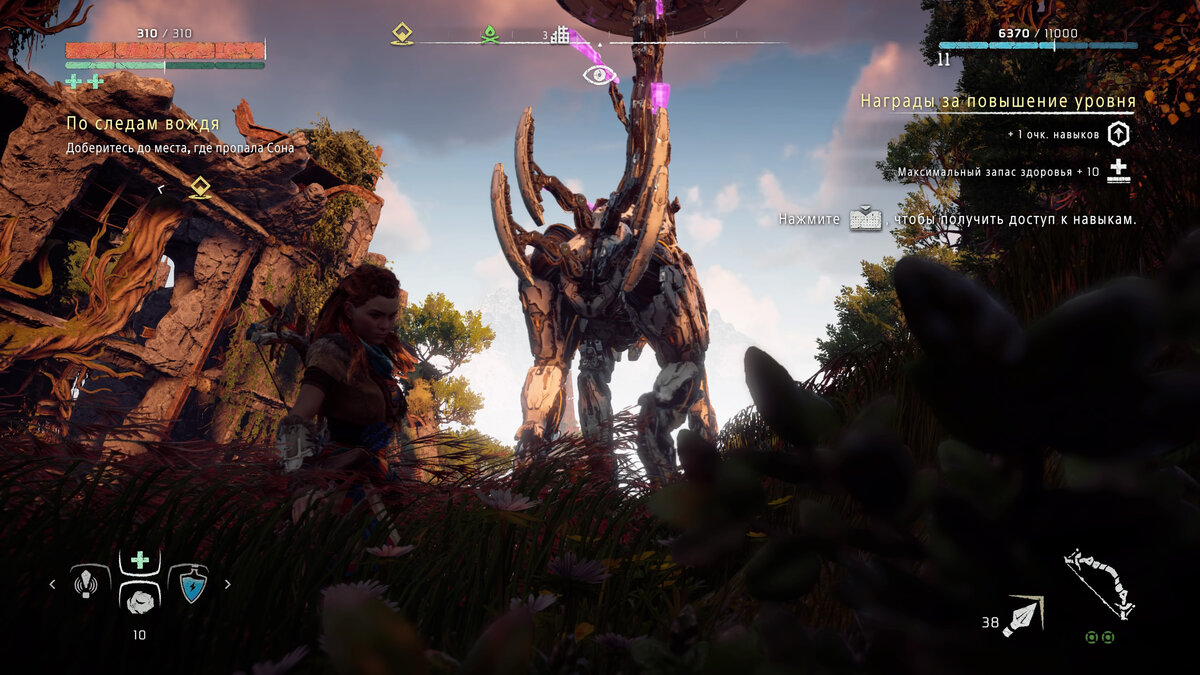Use the green healing plus above the tool slot
This screenshot has height=675, width=1200.
click(x=139, y=560)
